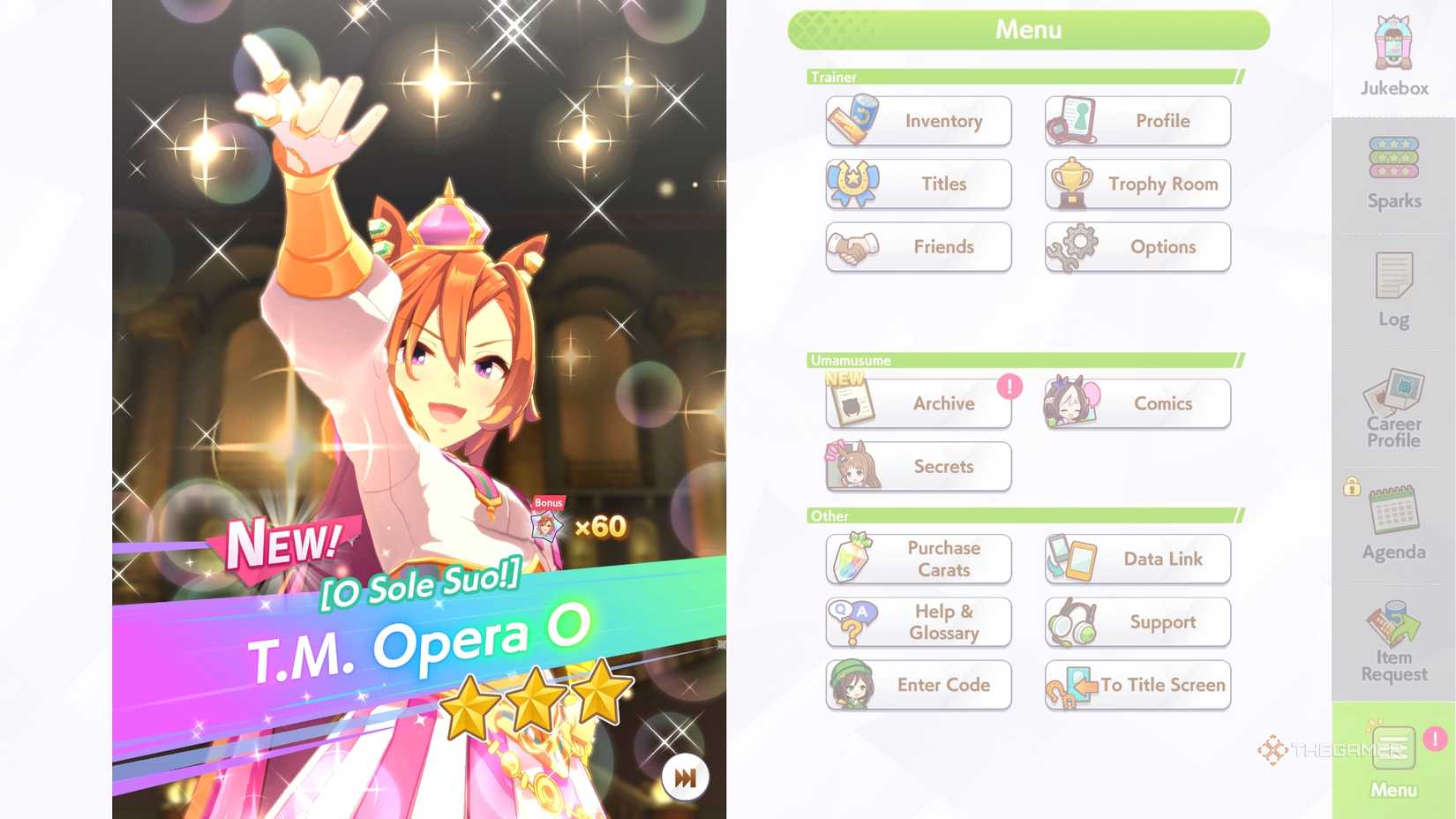The height and width of the screenshot is (819, 1456).
Task: Select the Sparks icon in the sidebar
Action: click(x=1392, y=168)
